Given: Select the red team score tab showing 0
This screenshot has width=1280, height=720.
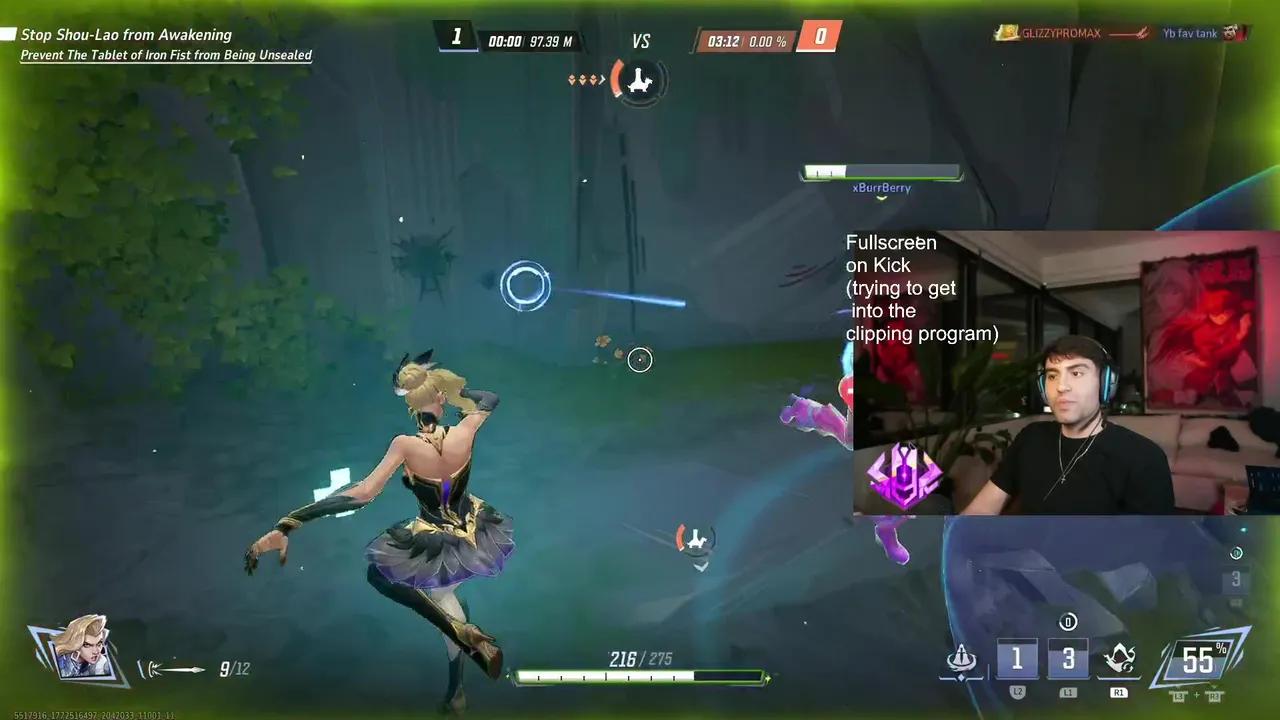Looking at the screenshot, I should pyautogui.click(x=819, y=36).
